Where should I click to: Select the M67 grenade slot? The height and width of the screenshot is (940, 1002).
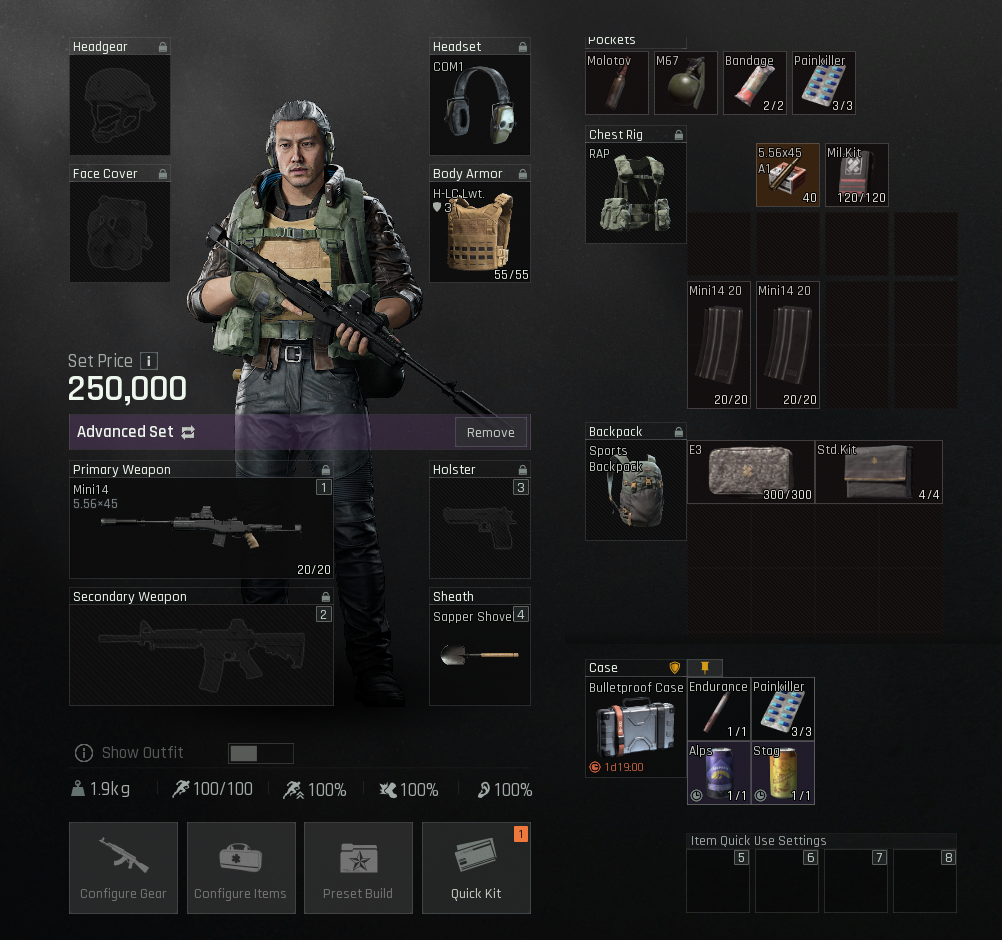pos(686,84)
